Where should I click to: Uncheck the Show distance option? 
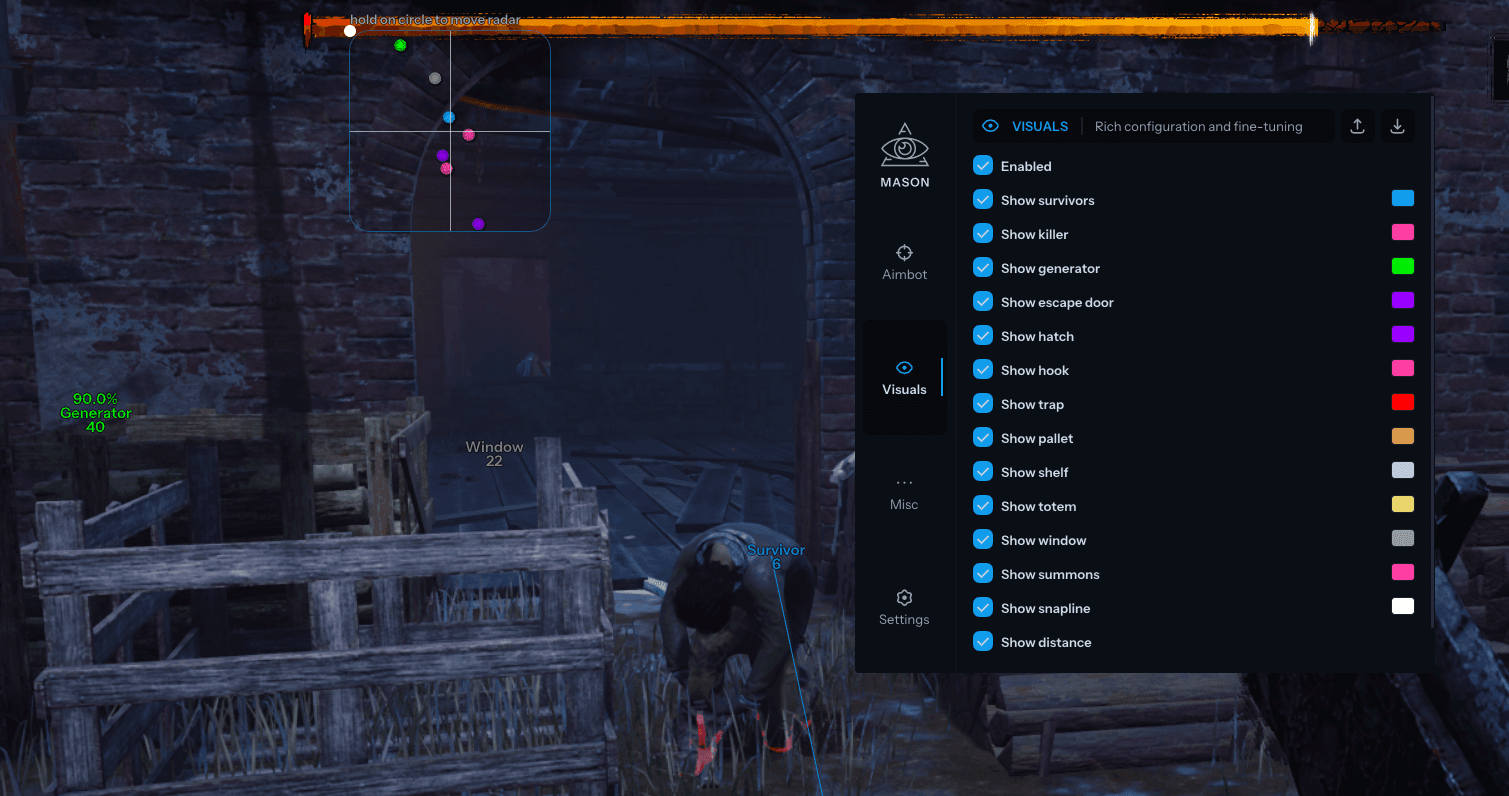point(983,641)
